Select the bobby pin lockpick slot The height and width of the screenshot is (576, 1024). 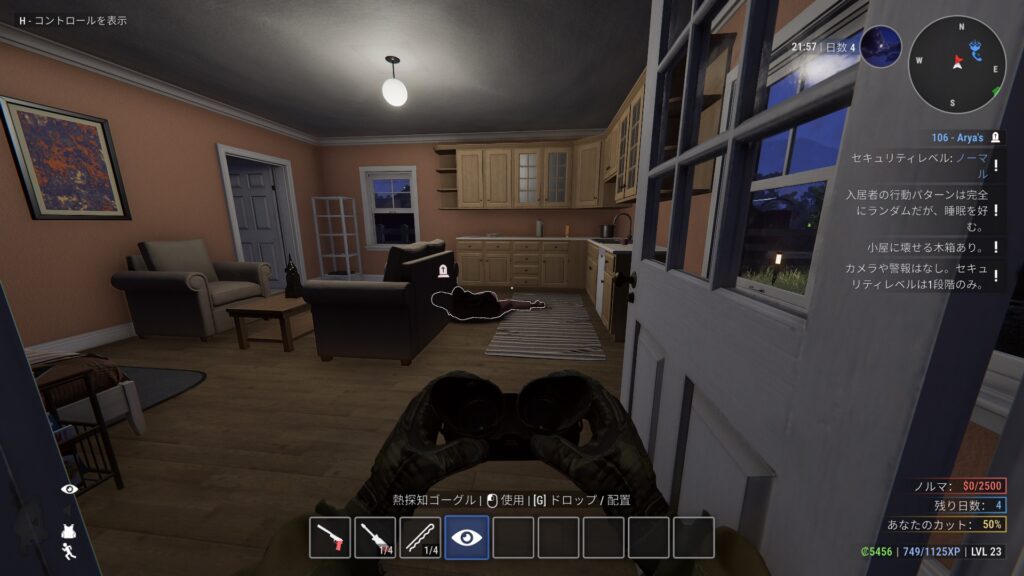coord(421,537)
